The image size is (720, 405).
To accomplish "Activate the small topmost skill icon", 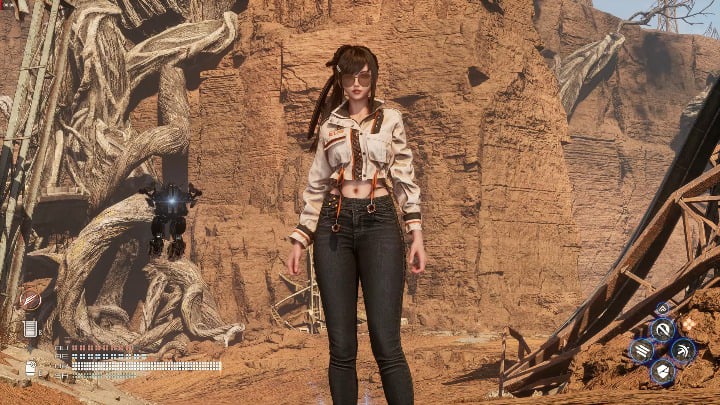I will [x=661, y=308].
